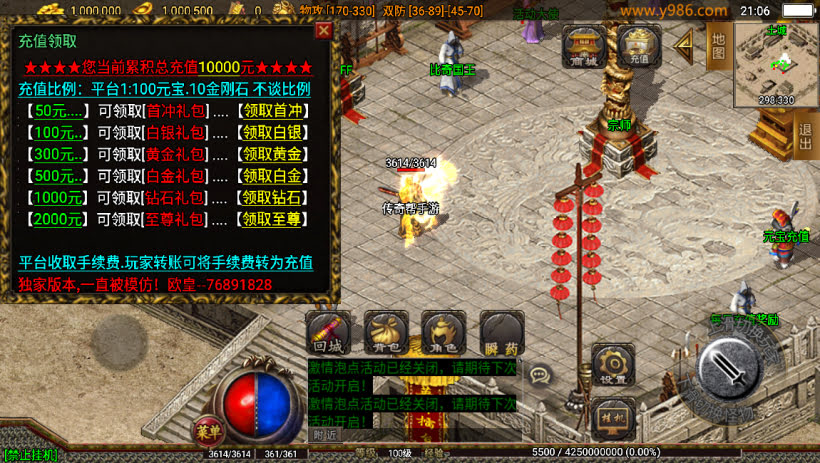820x463 pixels.
Task: Toggle the 挂机 auto-battle button
Action: pyautogui.click(x=612, y=417)
